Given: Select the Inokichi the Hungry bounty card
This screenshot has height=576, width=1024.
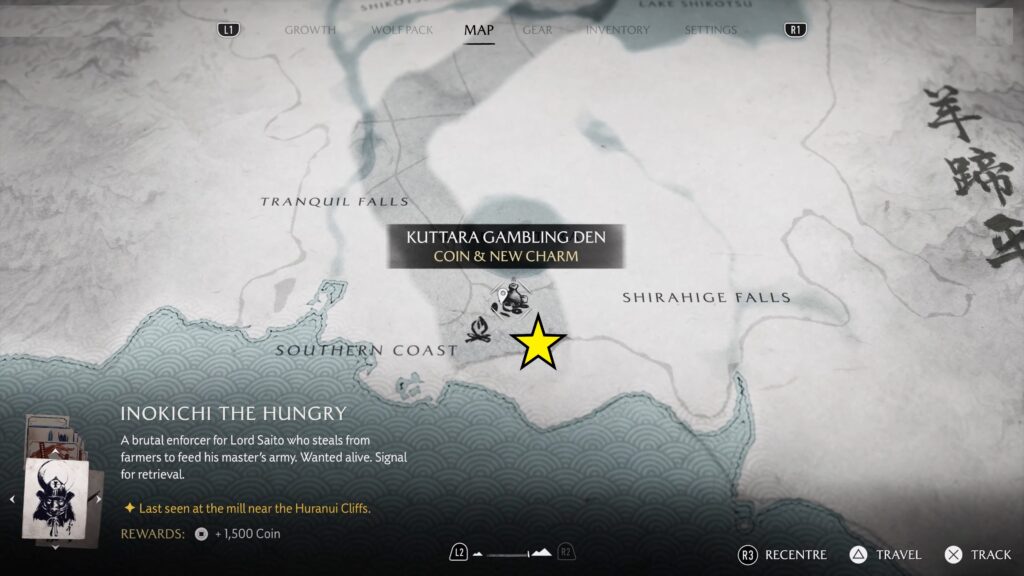Looking at the screenshot, I should click(x=56, y=497).
